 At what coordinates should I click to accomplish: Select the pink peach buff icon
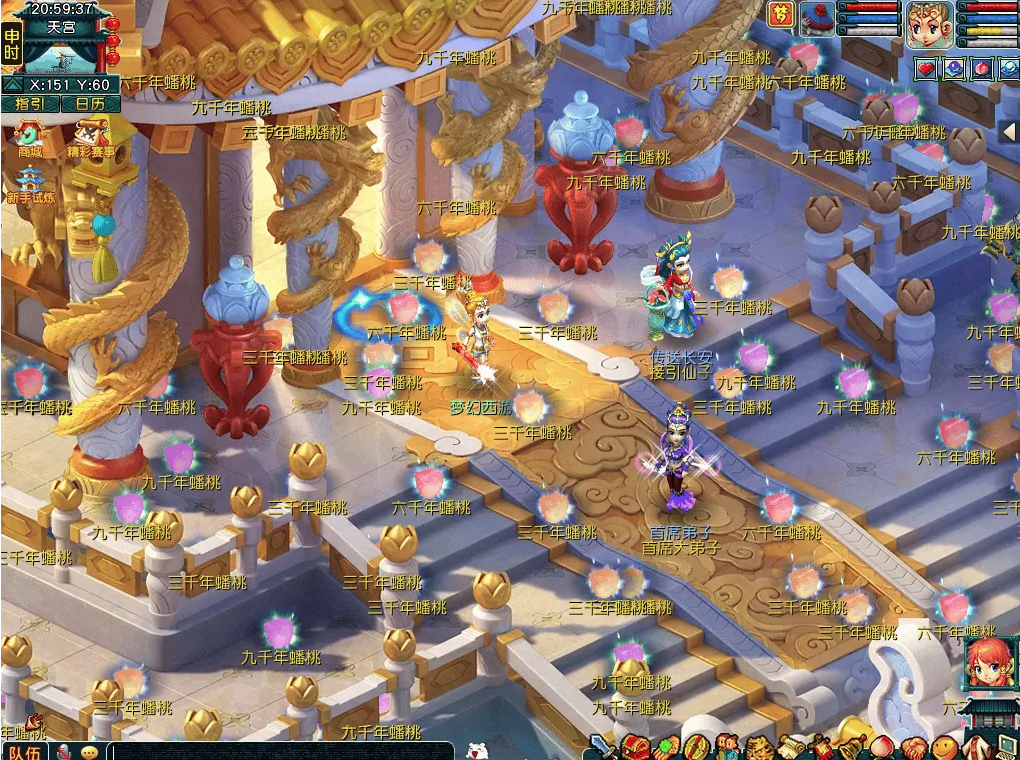(x=982, y=69)
